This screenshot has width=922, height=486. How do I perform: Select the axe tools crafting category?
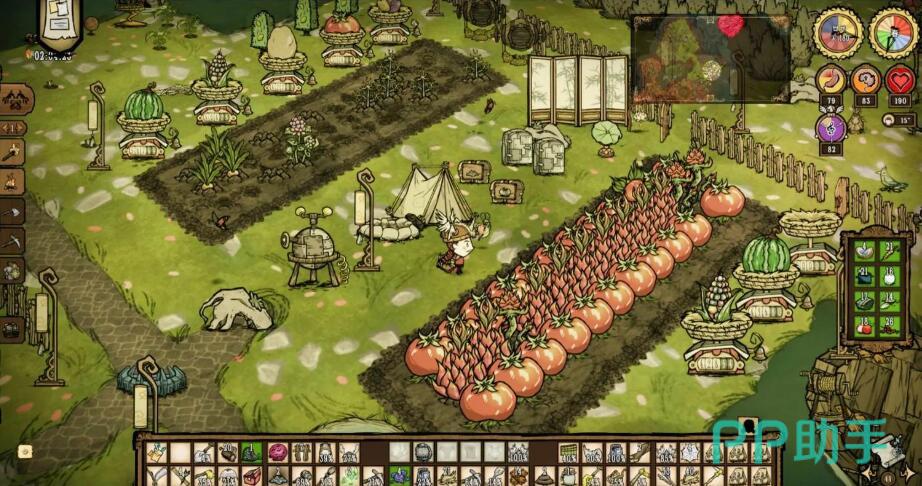click(x=13, y=212)
